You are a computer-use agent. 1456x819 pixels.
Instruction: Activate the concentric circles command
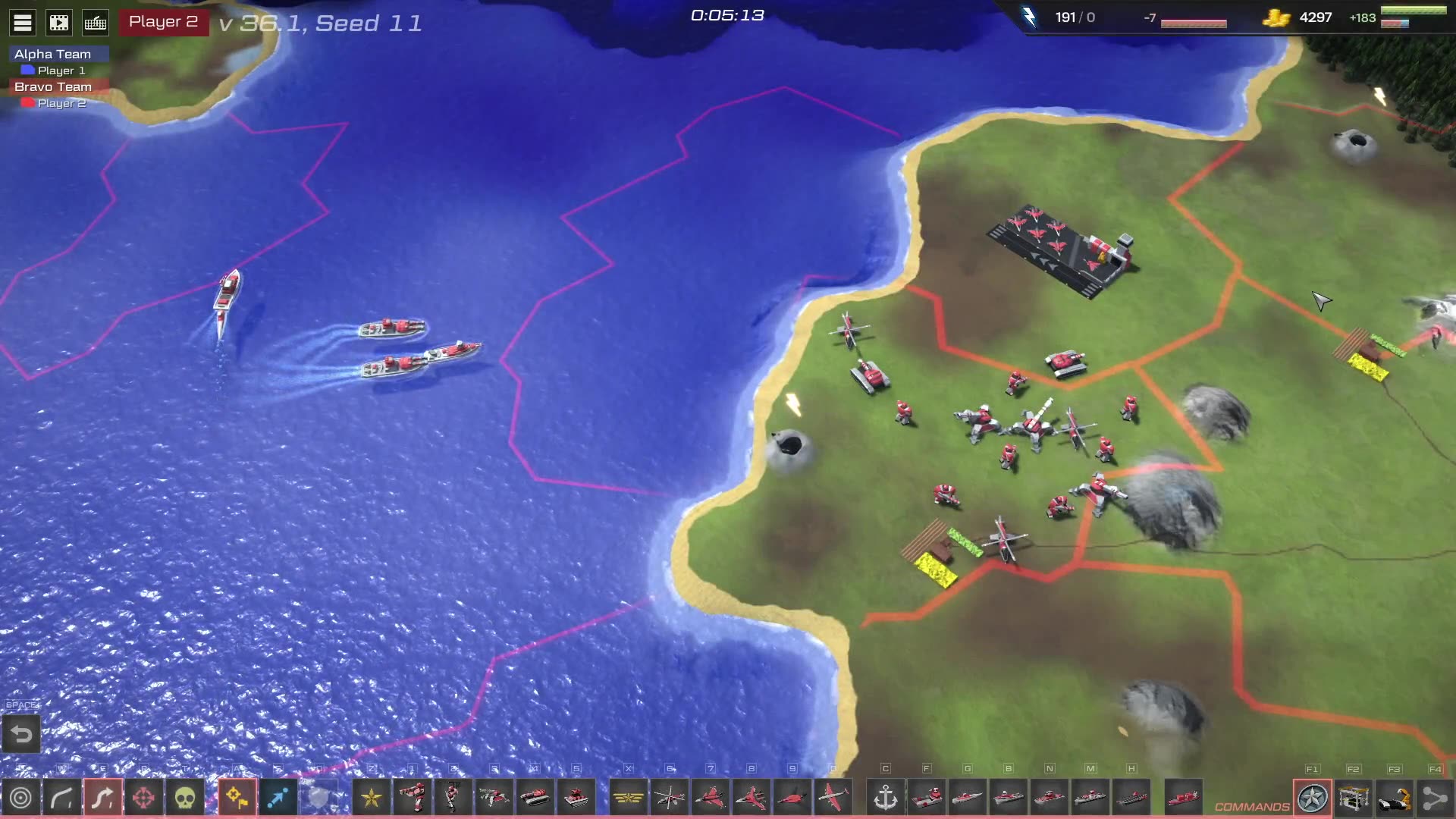[21, 798]
